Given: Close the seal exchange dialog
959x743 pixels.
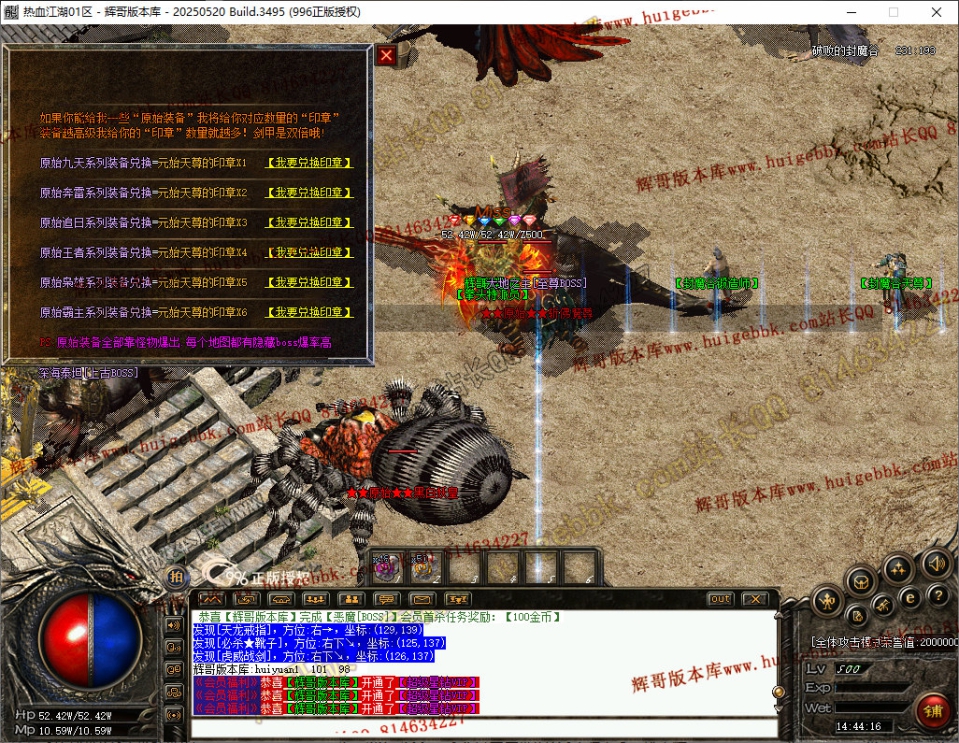Looking at the screenshot, I should click(x=386, y=56).
